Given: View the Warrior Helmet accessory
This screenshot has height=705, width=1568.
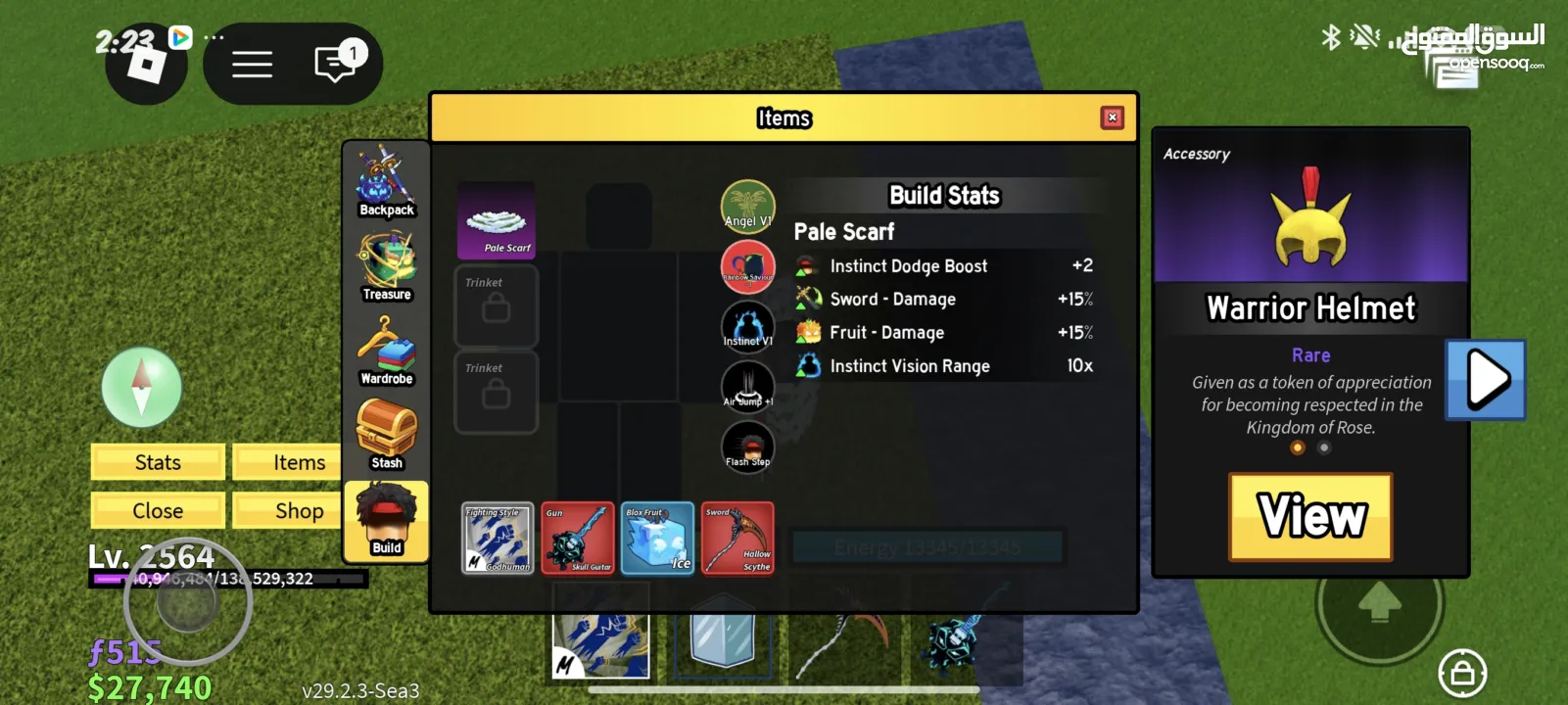Looking at the screenshot, I should [x=1310, y=517].
